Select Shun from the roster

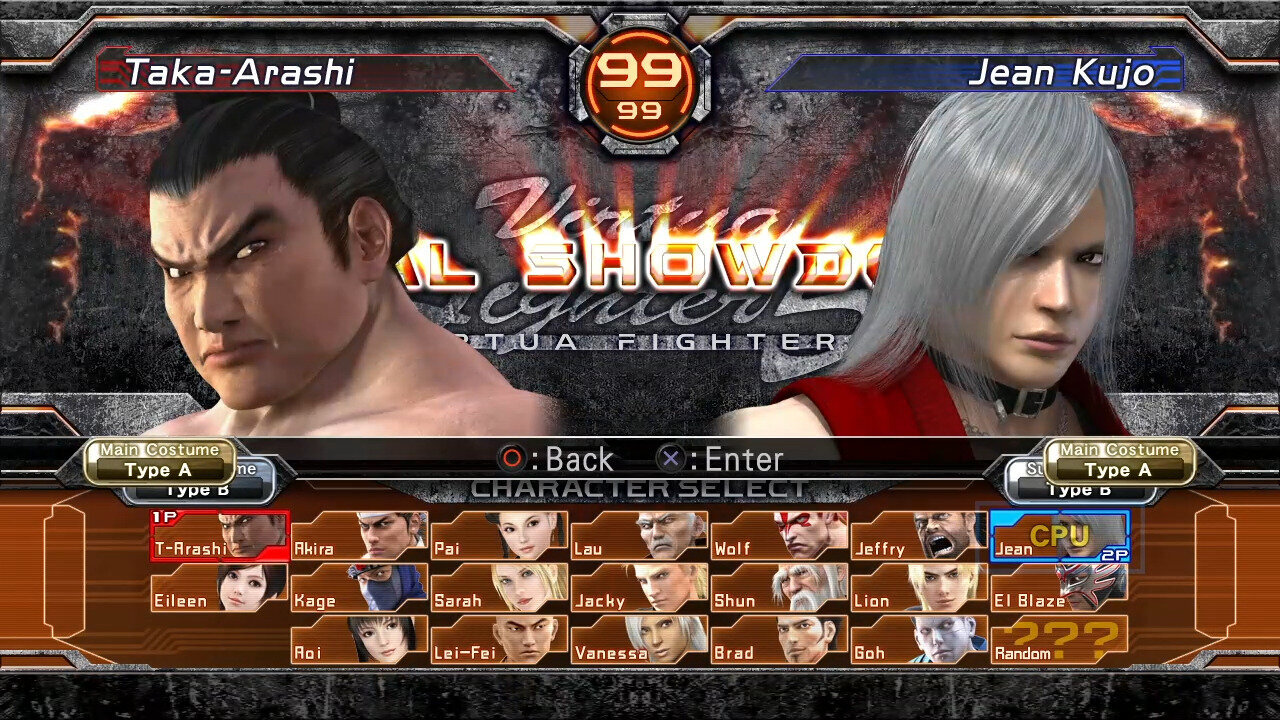[x=779, y=588]
